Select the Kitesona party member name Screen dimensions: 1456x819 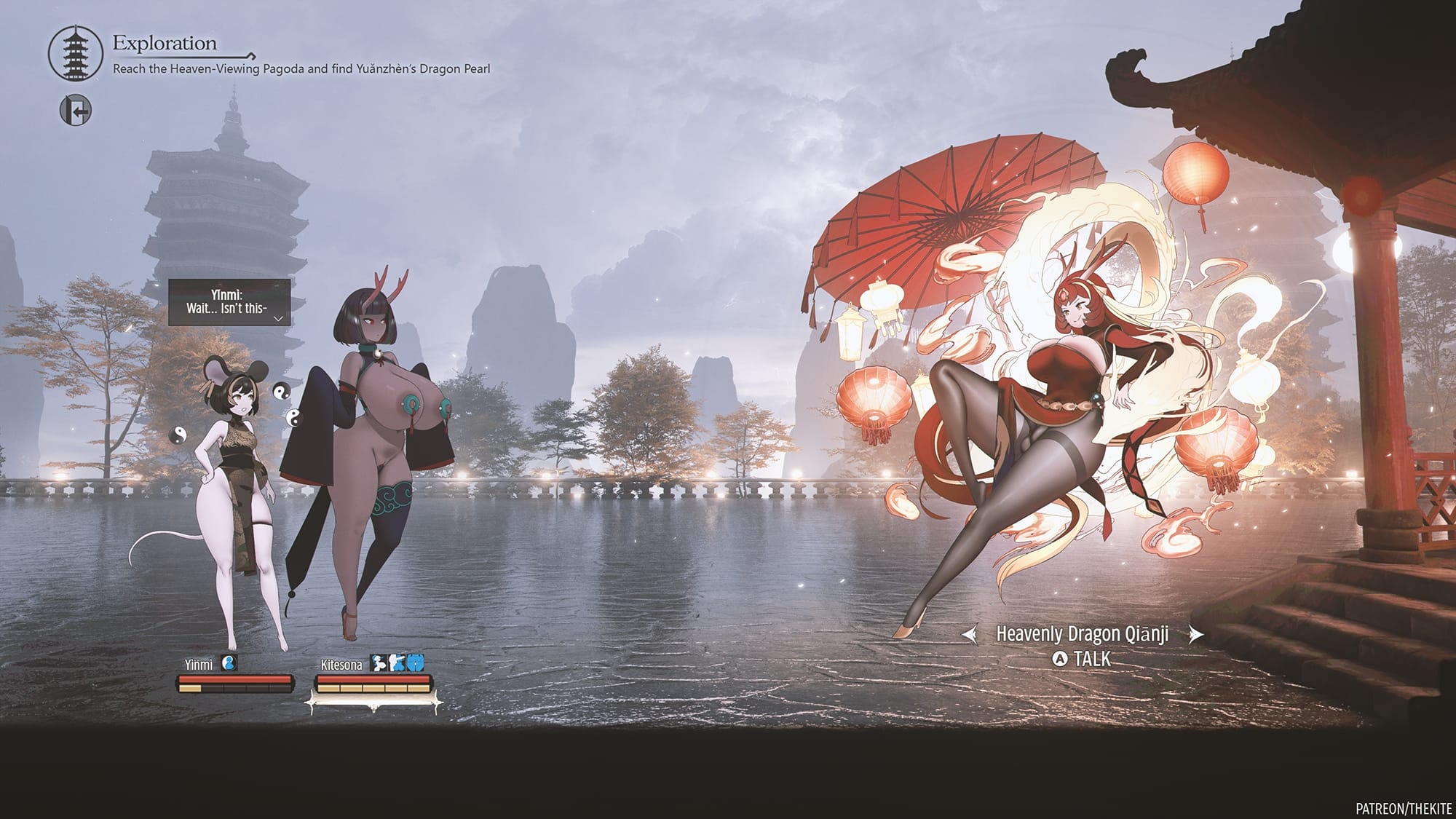point(341,665)
